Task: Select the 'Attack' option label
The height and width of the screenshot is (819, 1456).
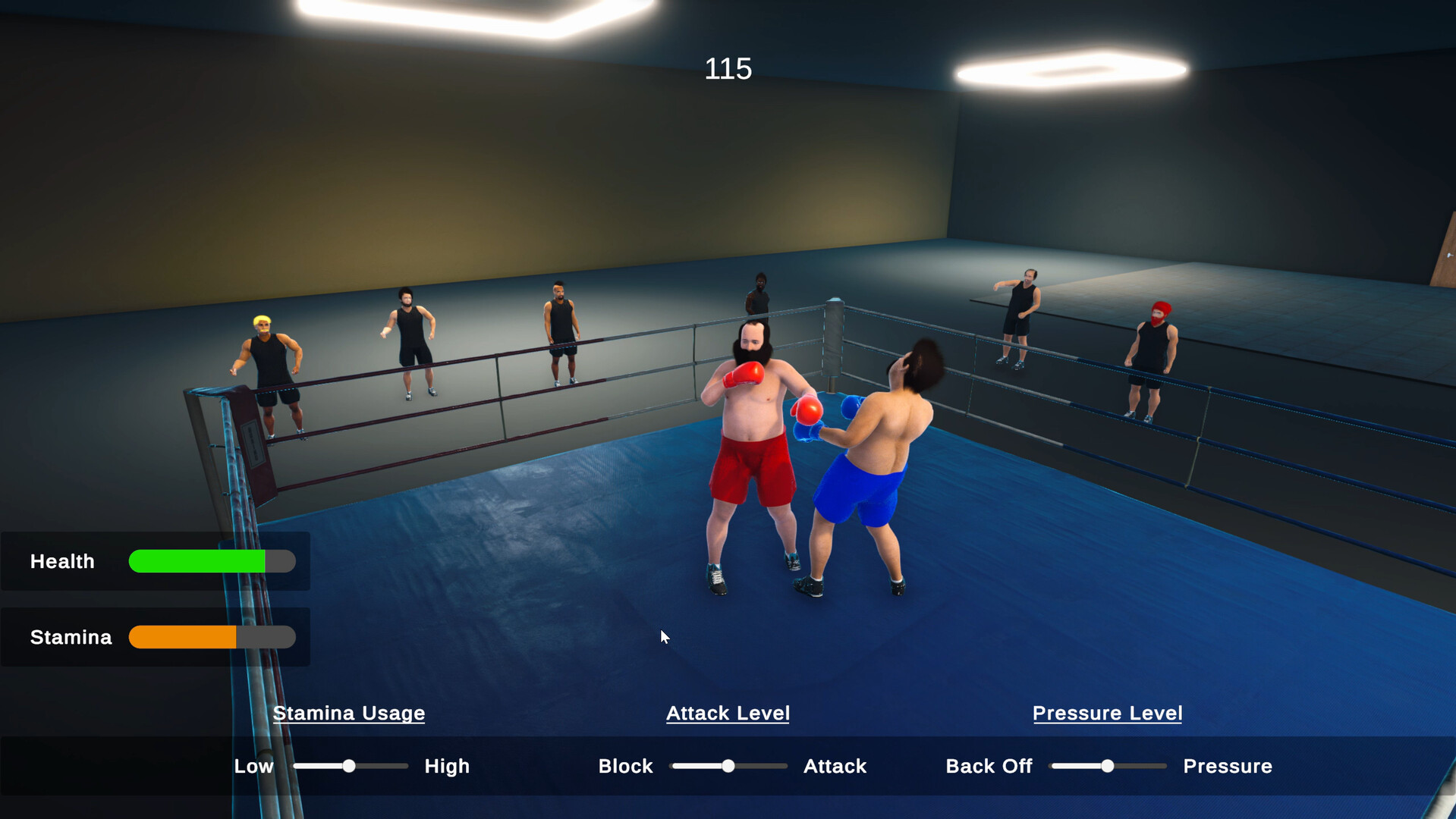Action: 835,766
